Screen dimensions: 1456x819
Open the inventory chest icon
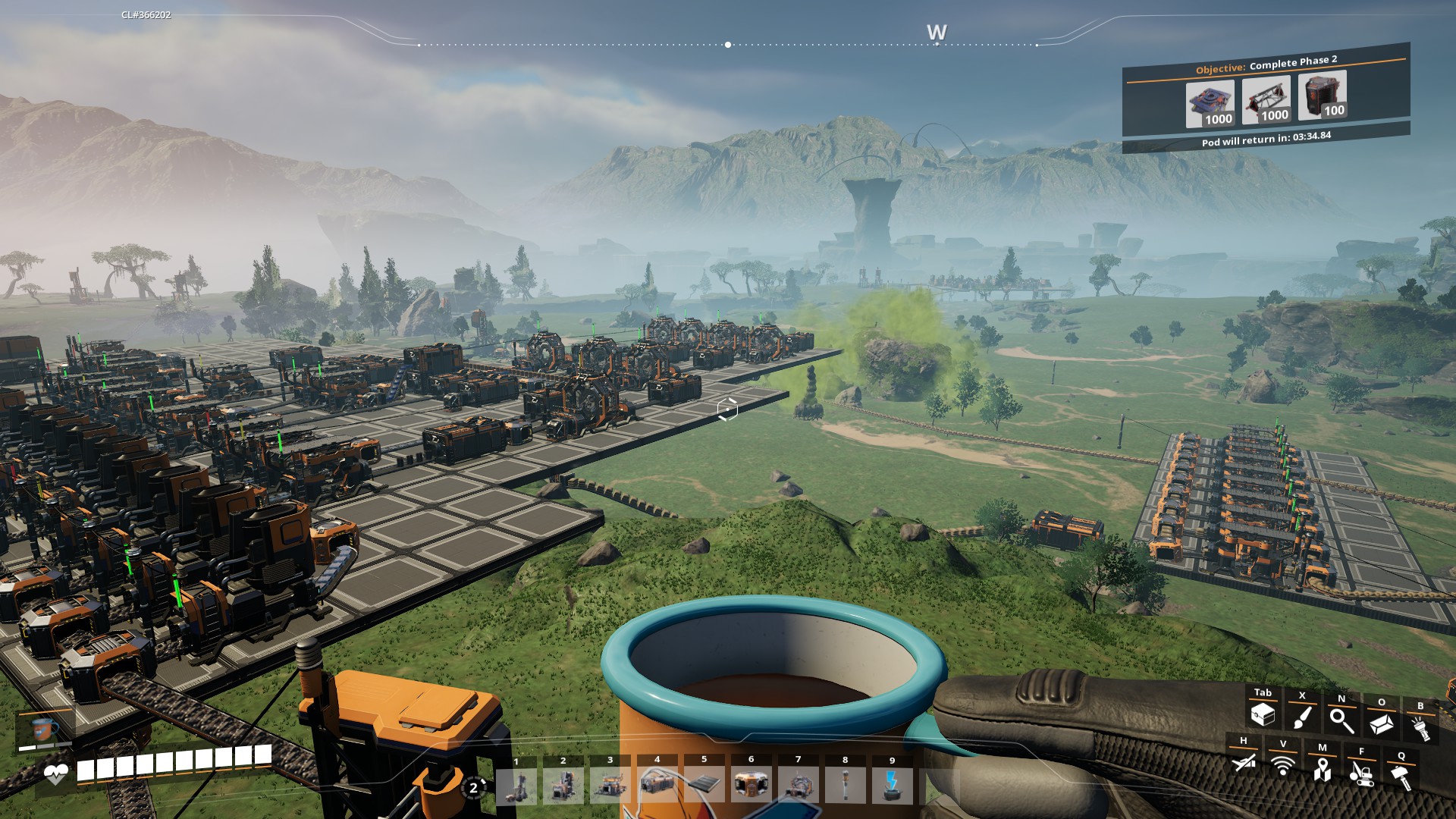(1263, 714)
